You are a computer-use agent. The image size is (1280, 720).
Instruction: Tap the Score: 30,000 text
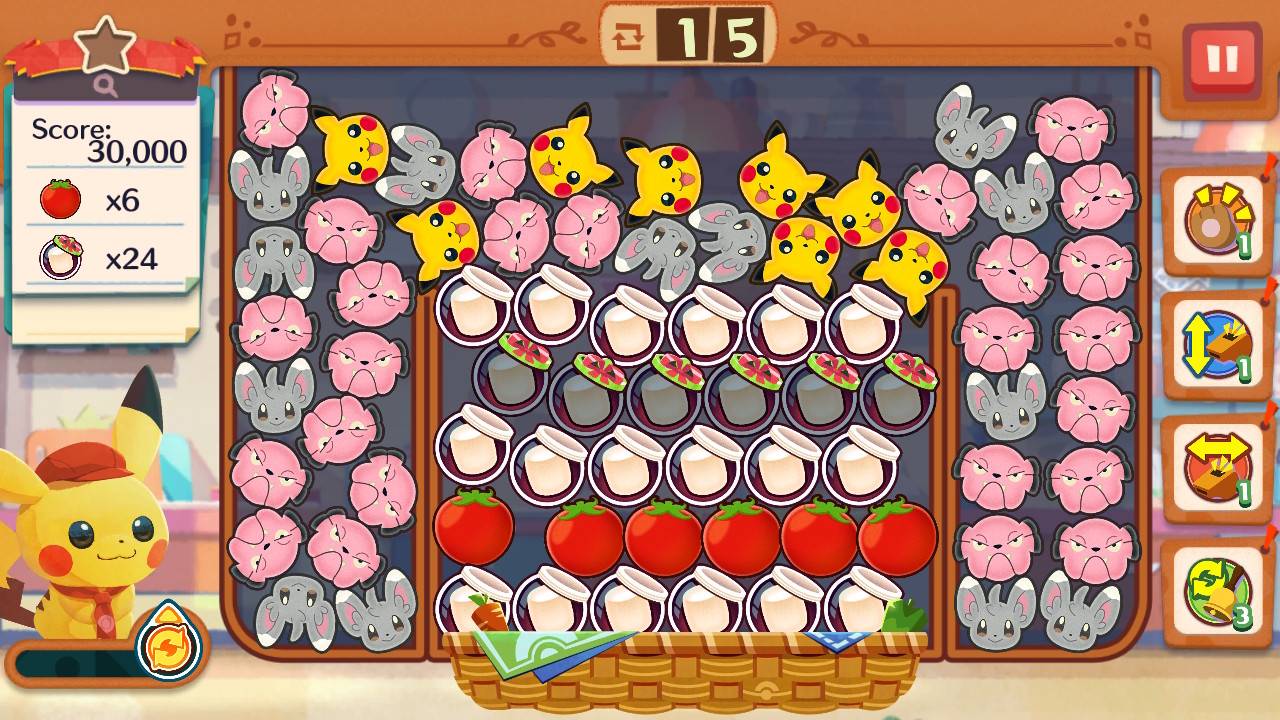pos(105,140)
